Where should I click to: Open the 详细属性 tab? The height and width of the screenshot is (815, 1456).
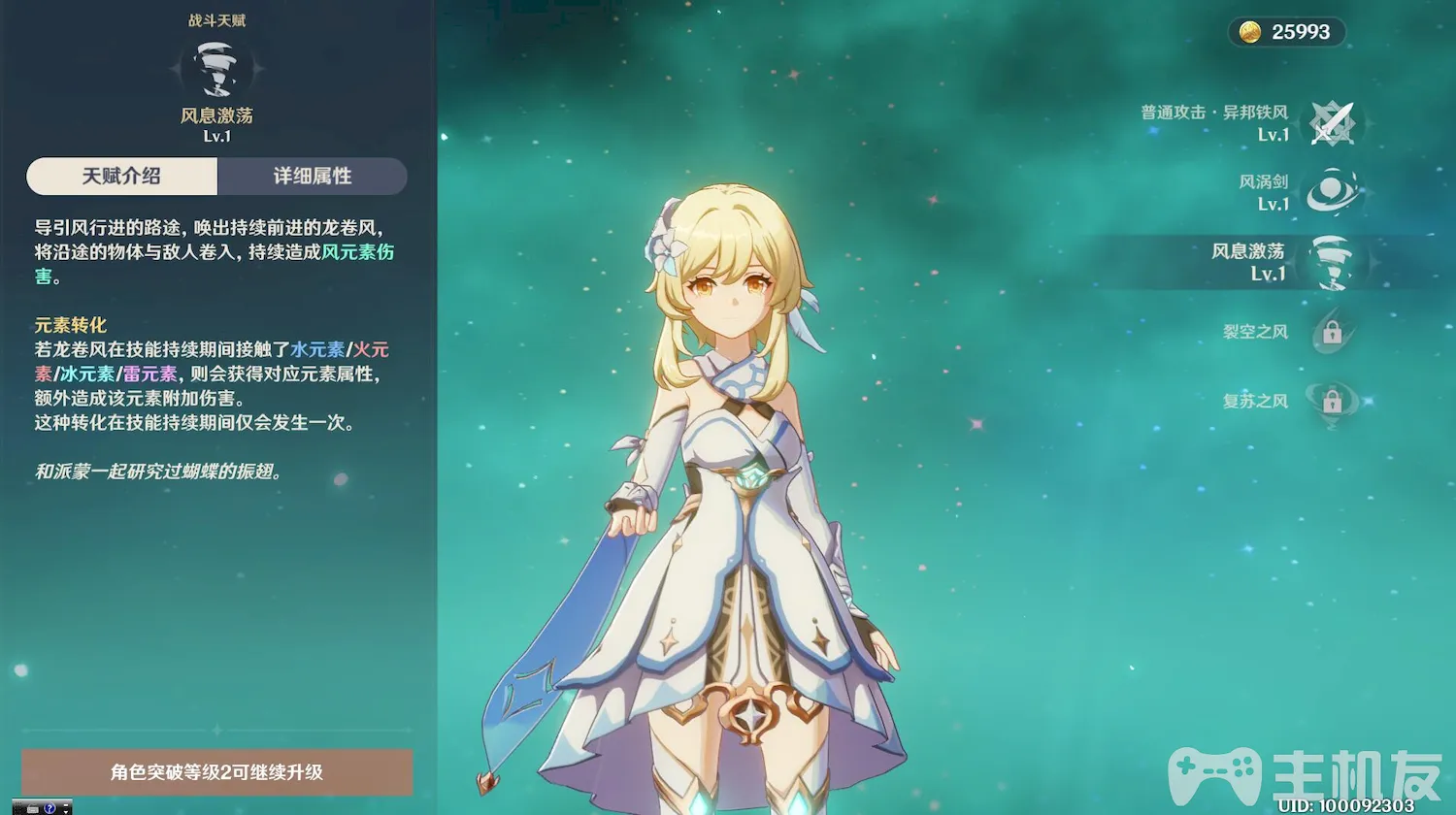[x=312, y=177]
